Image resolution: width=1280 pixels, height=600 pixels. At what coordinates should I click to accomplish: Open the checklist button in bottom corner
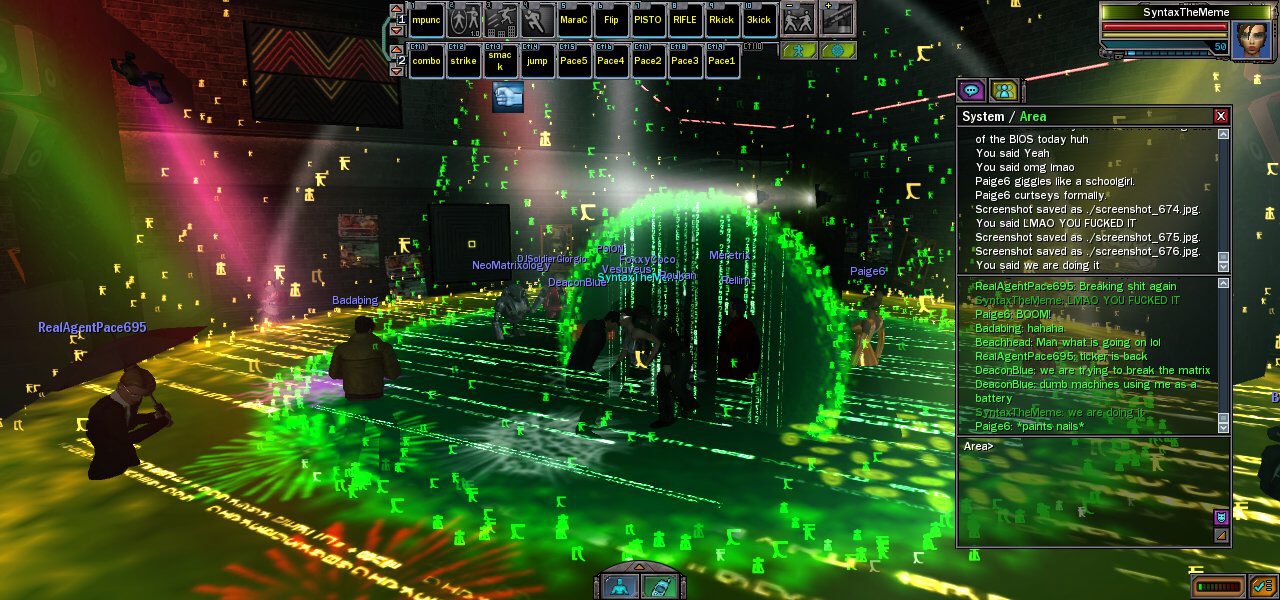coord(1262,586)
